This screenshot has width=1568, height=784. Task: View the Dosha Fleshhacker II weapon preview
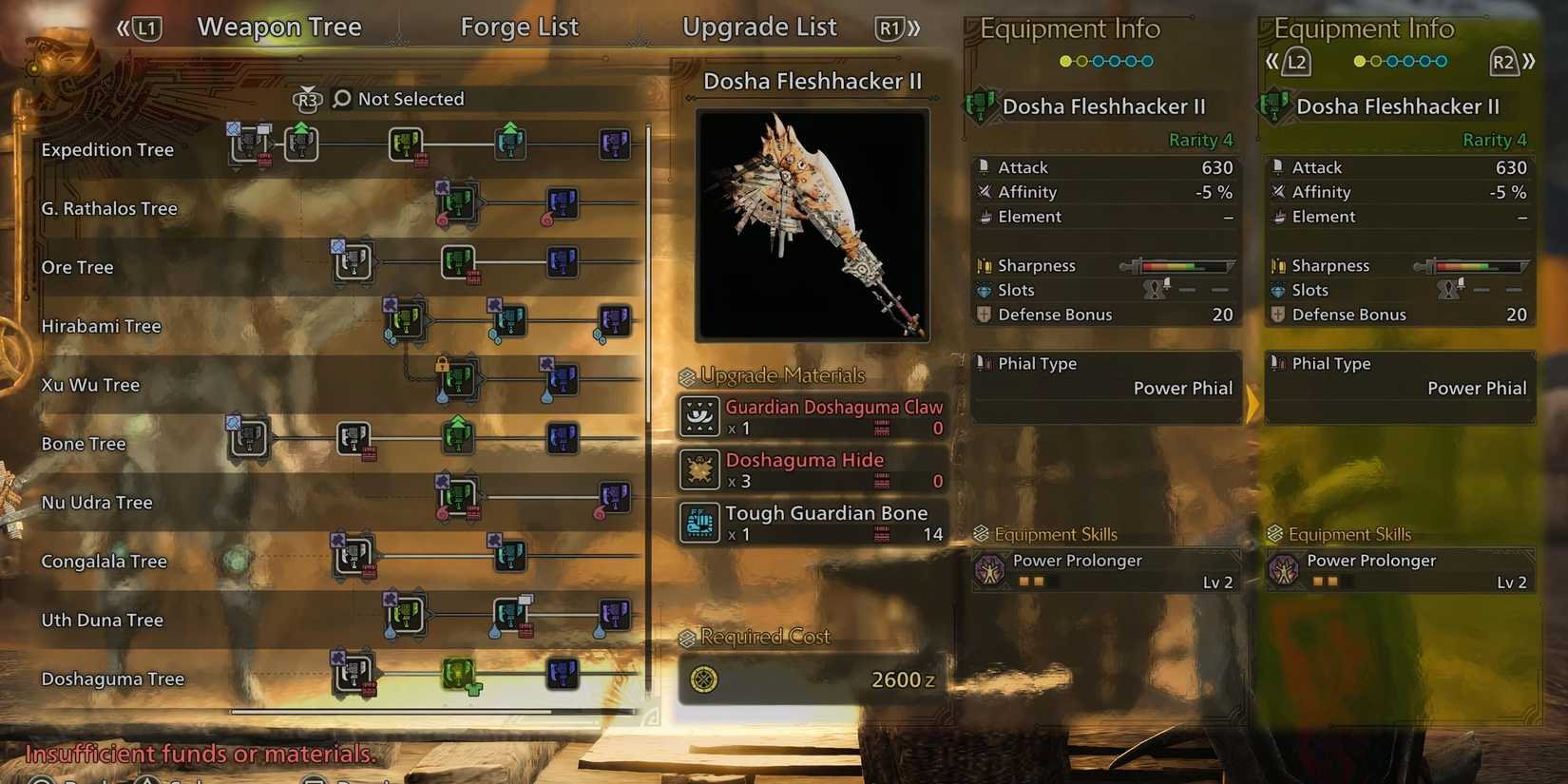point(813,225)
